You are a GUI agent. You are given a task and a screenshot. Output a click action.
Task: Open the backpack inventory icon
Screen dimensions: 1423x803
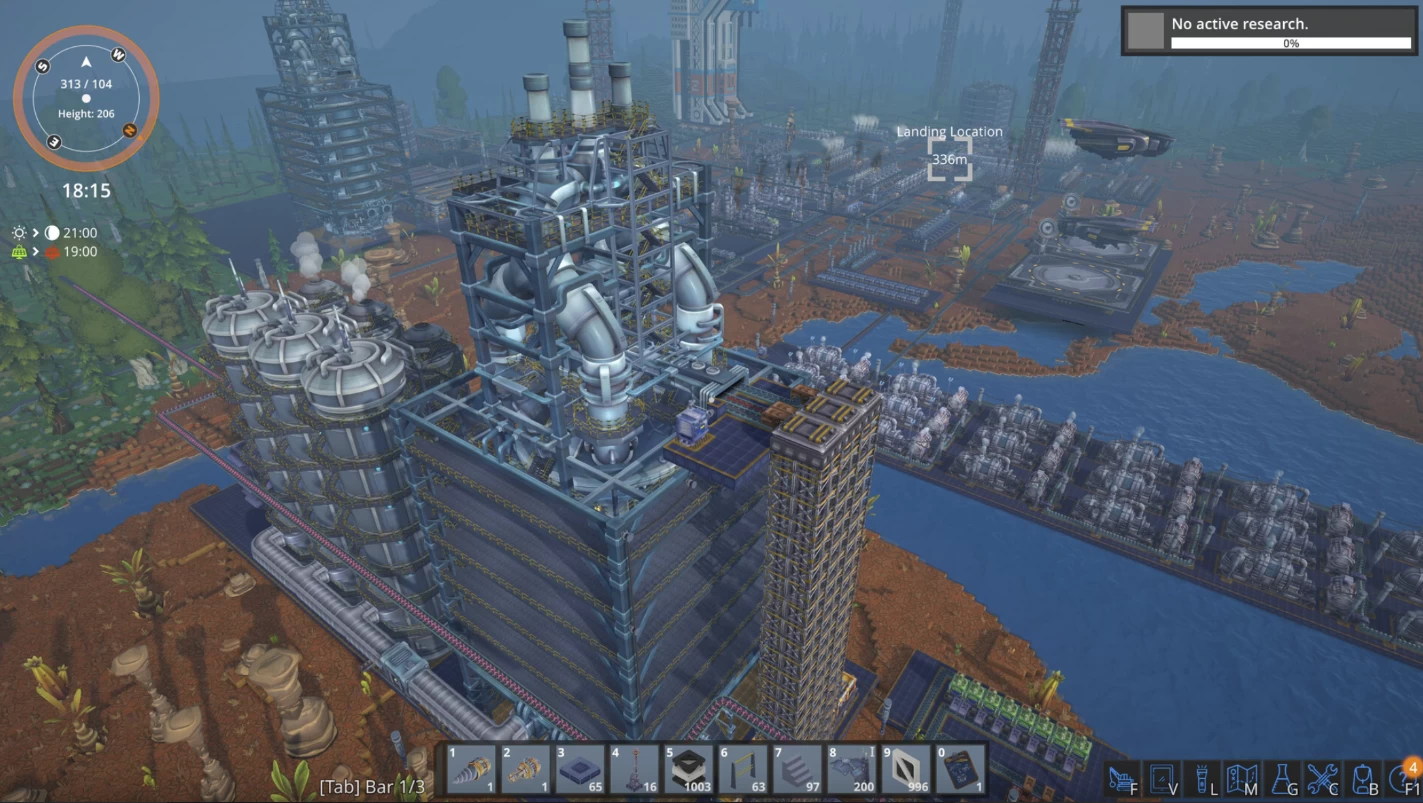tap(1360, 778)
